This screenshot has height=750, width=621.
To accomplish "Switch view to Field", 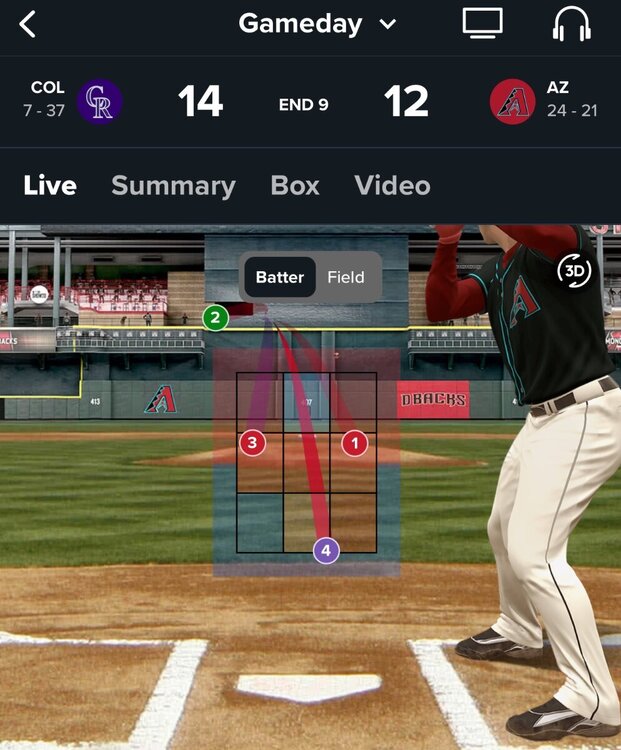I will tap(346, 277).
